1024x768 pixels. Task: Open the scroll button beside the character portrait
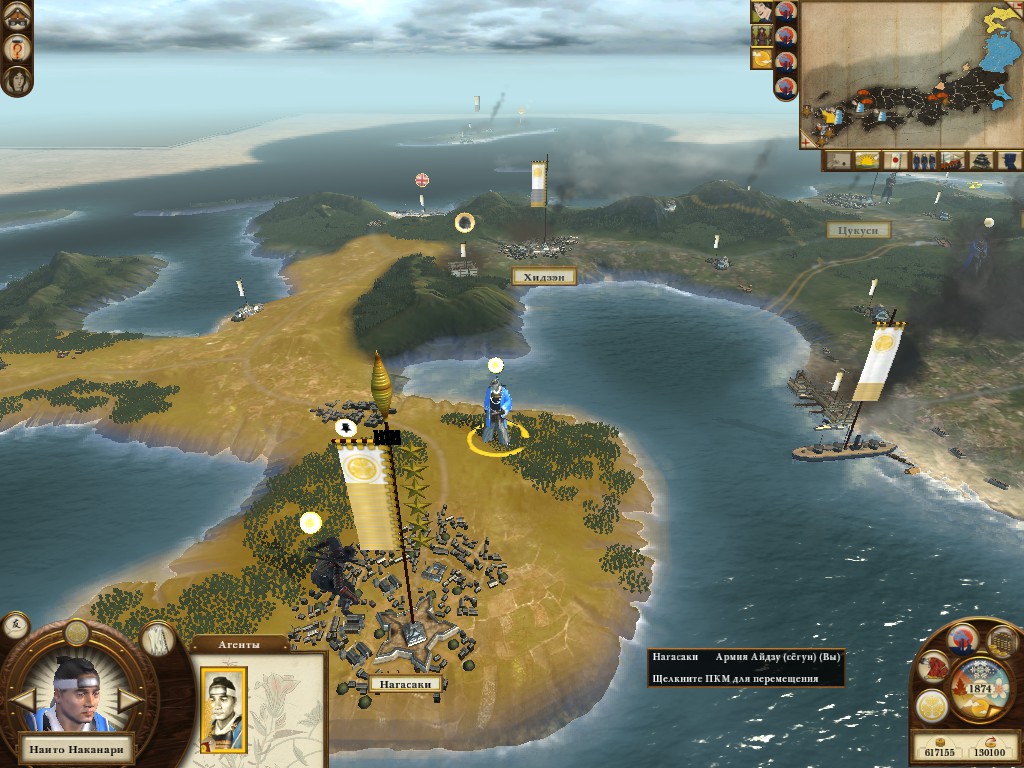click(x=157, y=638)
